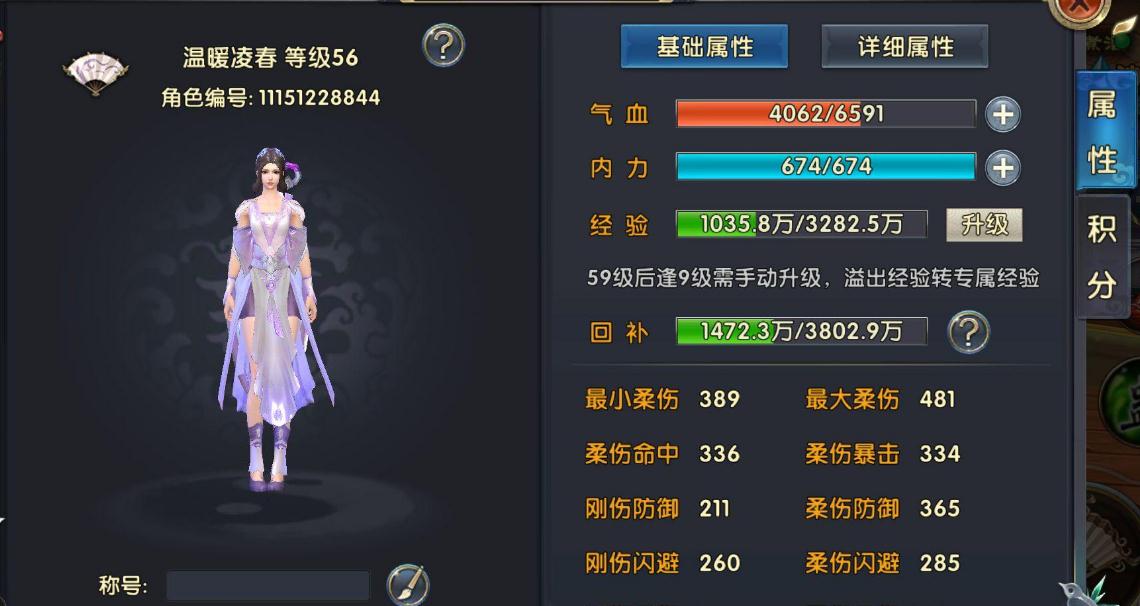1140x606 pixels.
Task: Show help beside the character name
Action: tap(443, 45)
